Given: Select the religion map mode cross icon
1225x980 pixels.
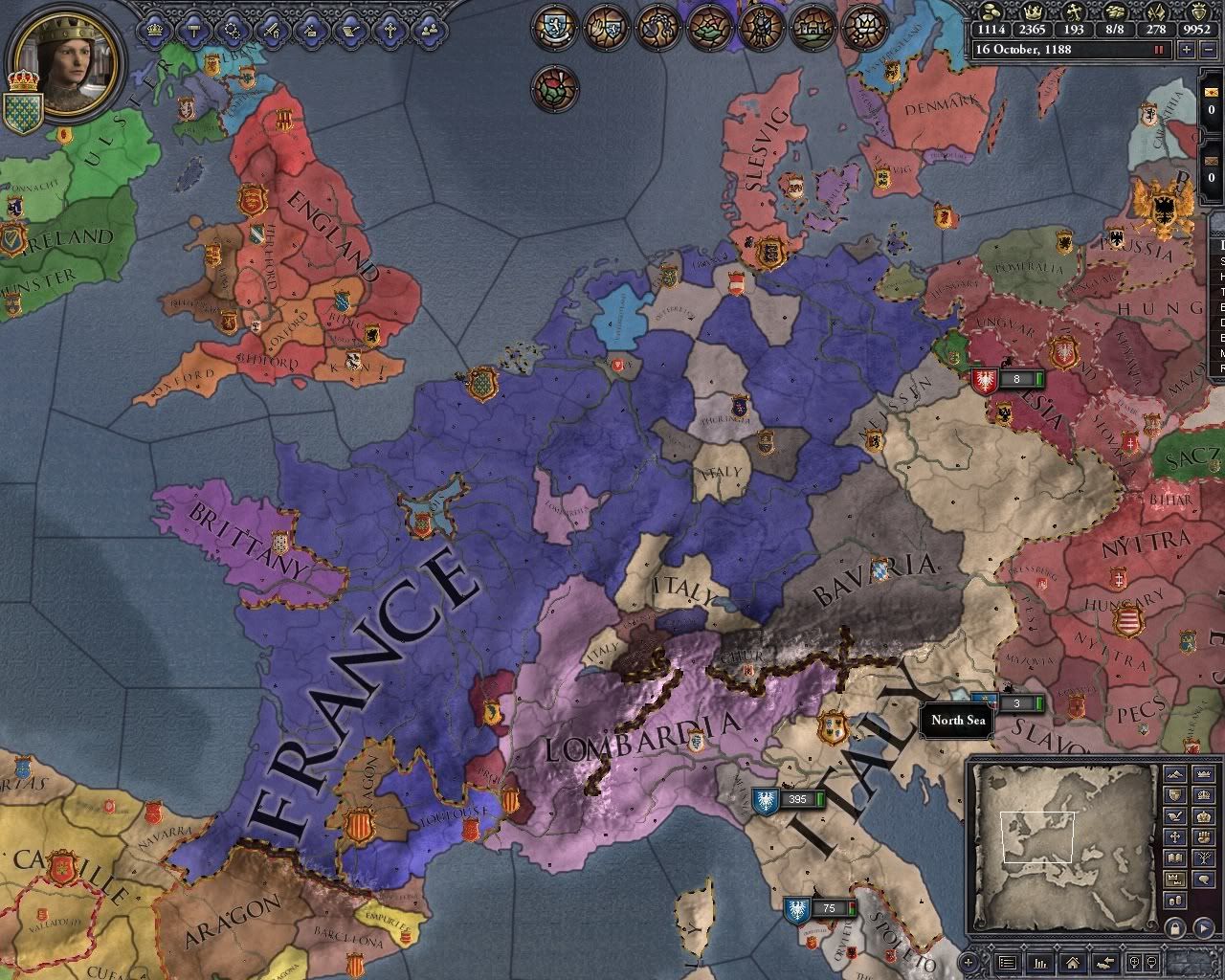Looking at the screenshot, I should 1175,836.
